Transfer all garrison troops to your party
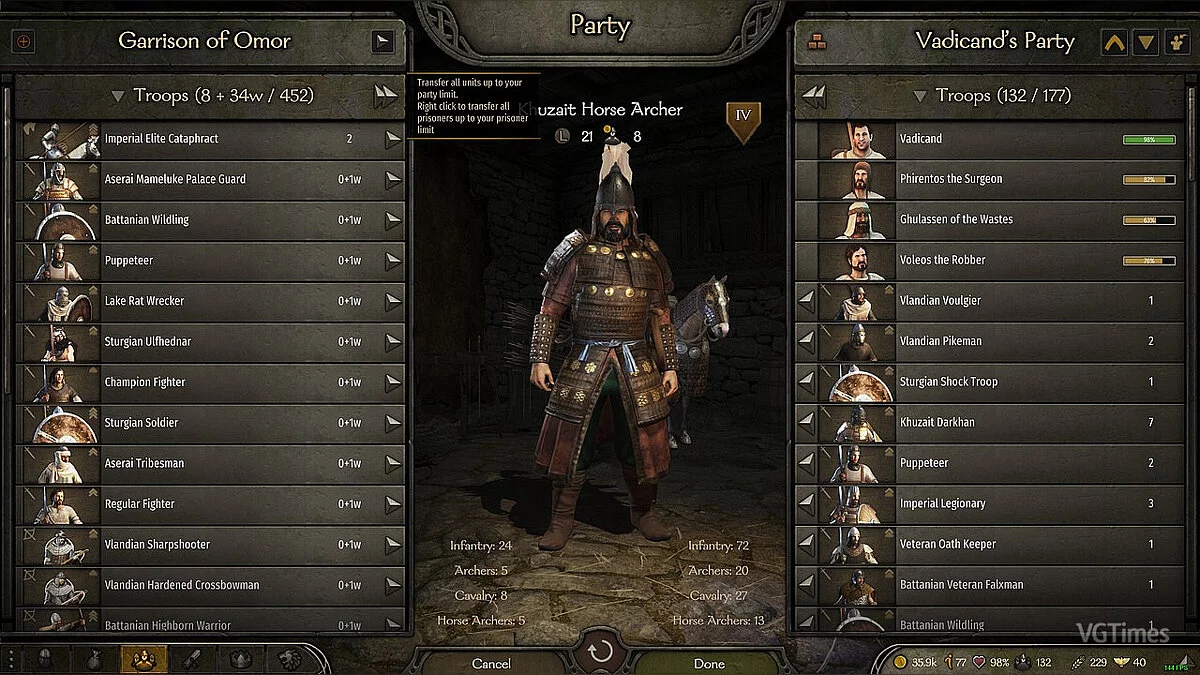The width and height of the screenshot is (1200, 675). point(385,96)
